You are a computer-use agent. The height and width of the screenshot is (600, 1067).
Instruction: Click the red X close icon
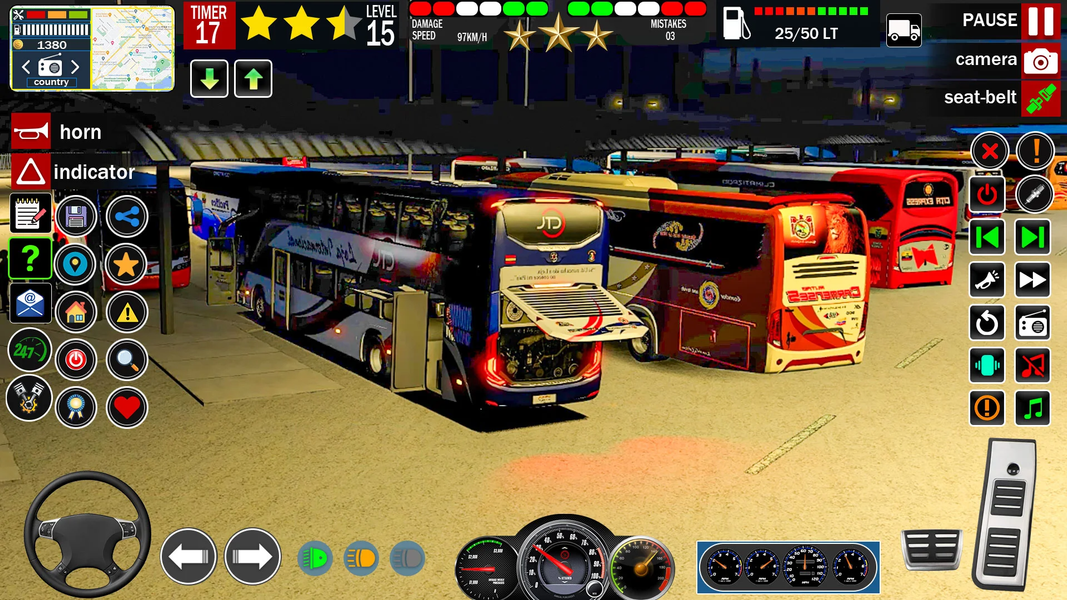coord(988,152)
